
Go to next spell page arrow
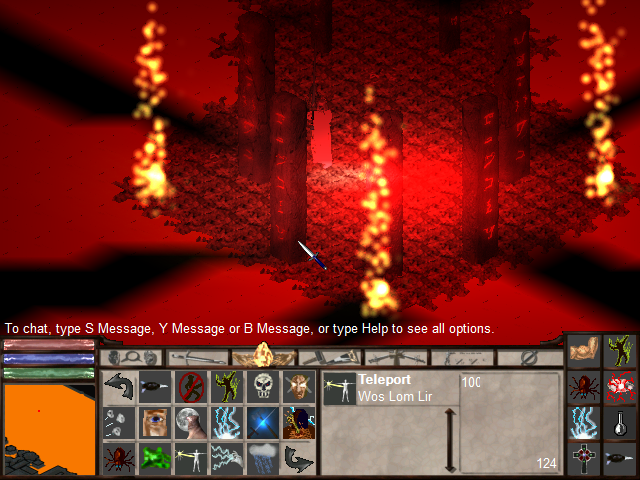click(299, 458)
